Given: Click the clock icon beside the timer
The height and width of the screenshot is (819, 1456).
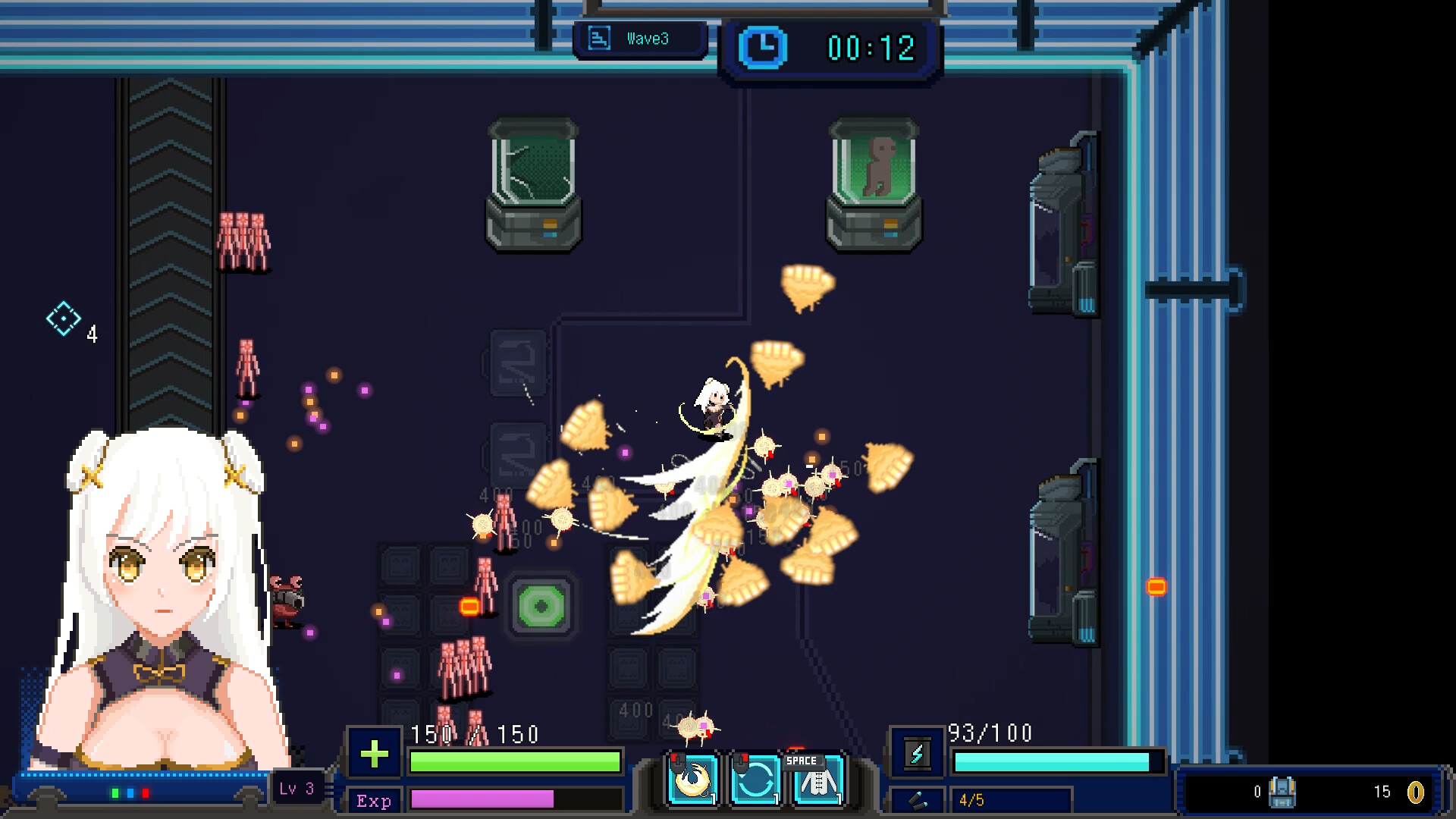Looking at the screenshot, I should pyautogui.click(x=762, y=47).
